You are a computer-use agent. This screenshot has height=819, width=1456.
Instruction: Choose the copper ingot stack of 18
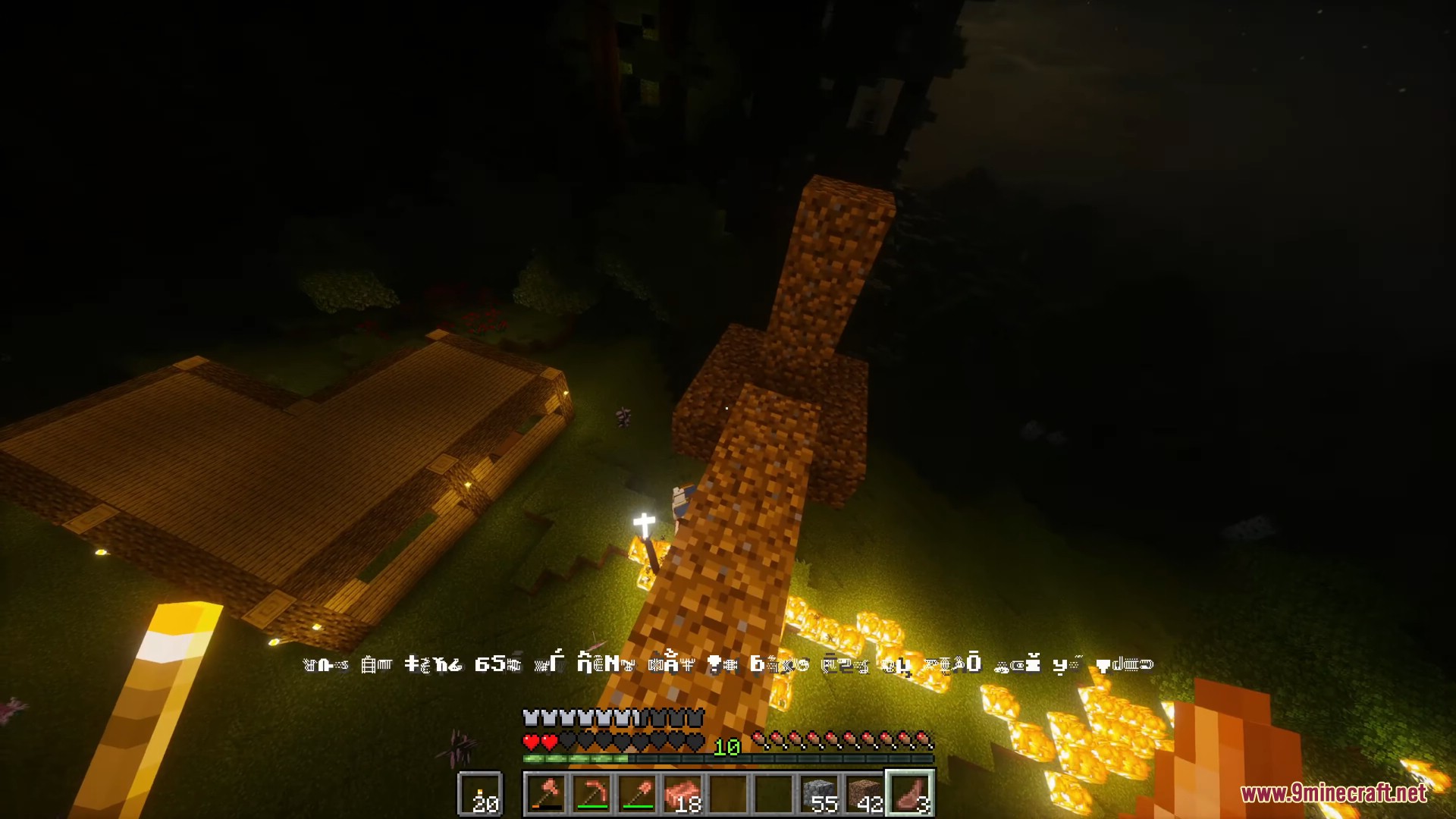(683, 794)
